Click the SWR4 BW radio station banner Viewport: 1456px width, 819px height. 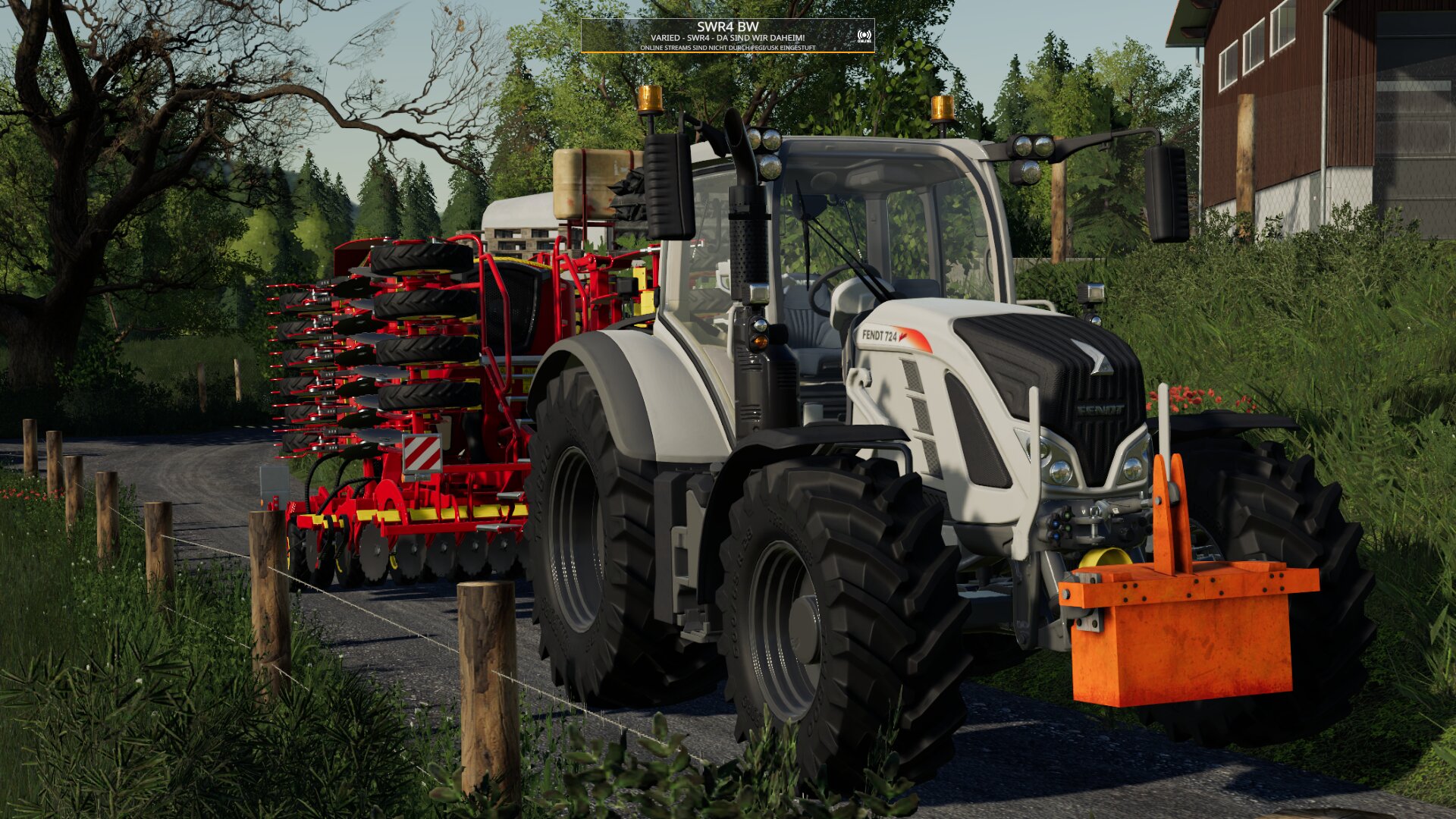point(726,36)
